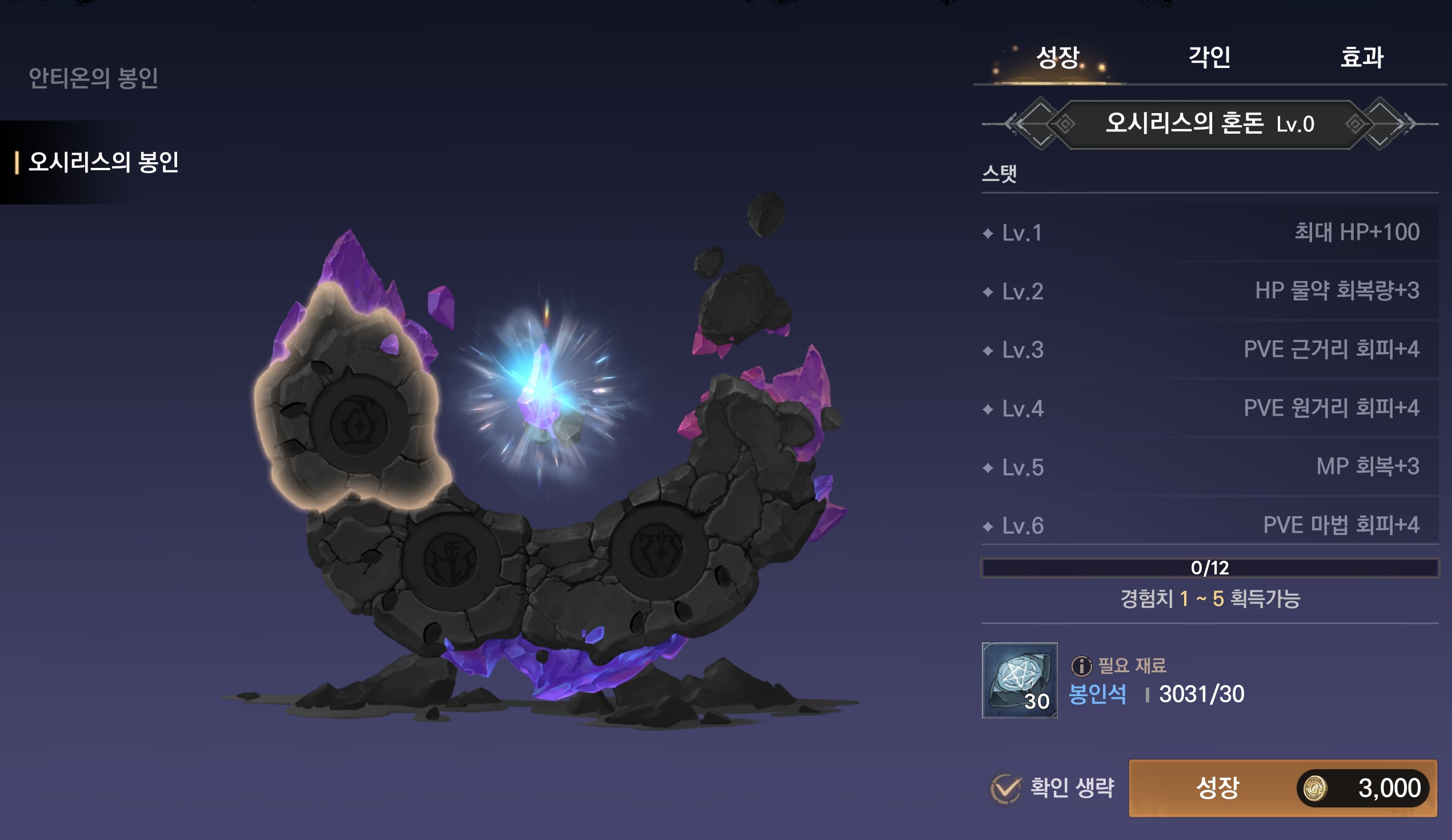Switch to the 성장 tab
Image resolution: width=1452 pixels, height=840 pixels.
(x=1057, y=58)
